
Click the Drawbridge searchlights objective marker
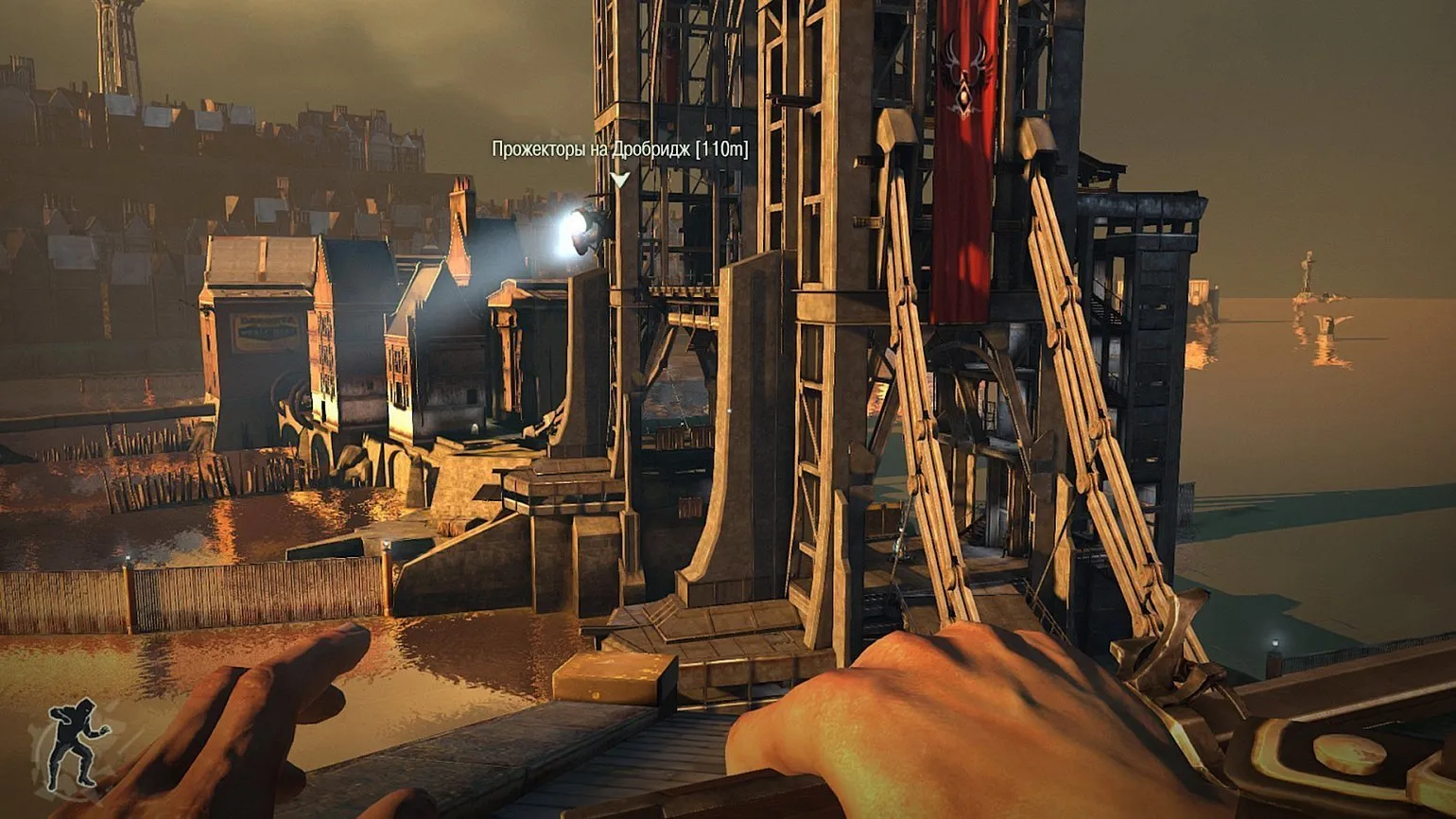click(619, 179)
